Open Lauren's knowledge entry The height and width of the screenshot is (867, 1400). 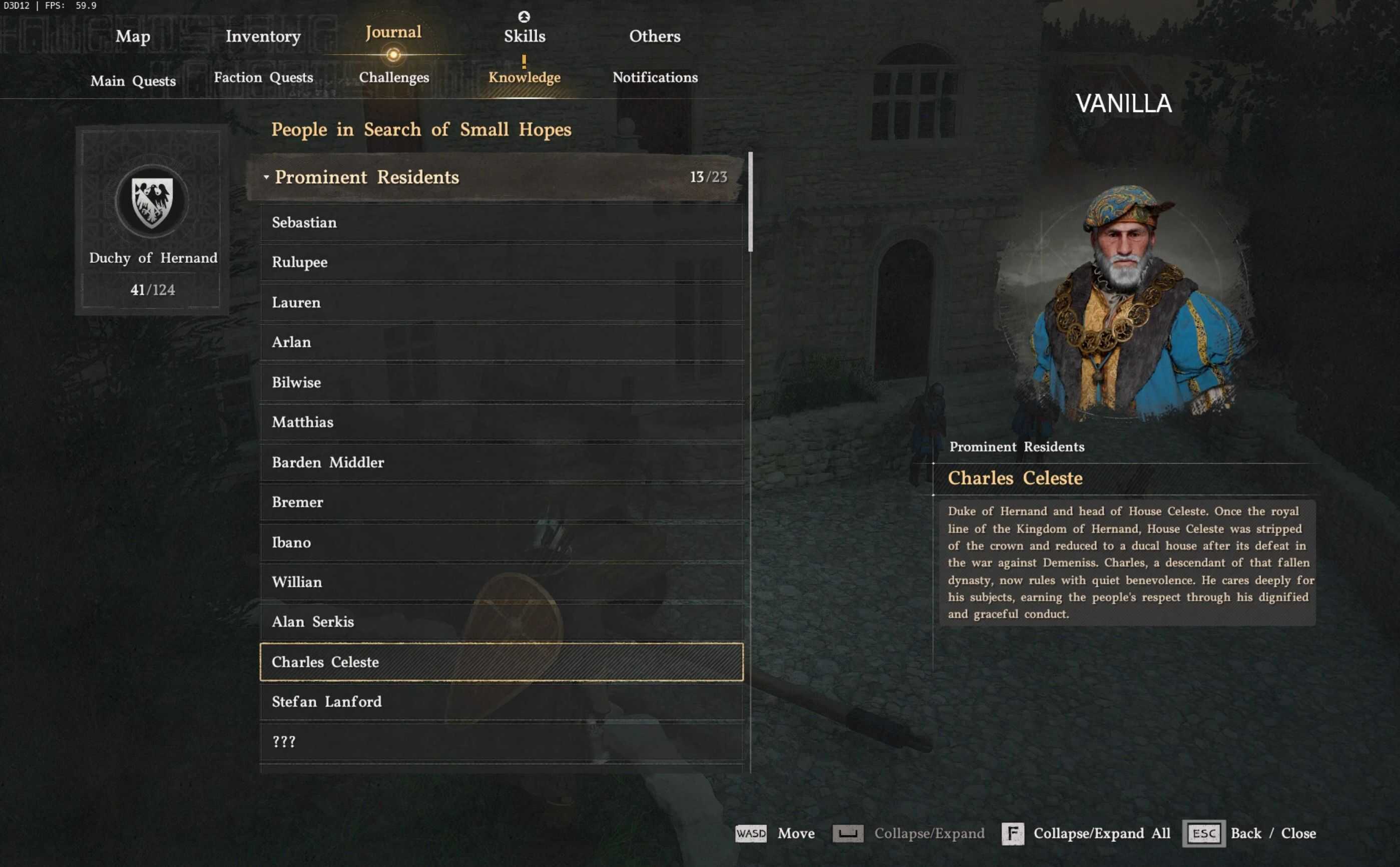point(502,302)
